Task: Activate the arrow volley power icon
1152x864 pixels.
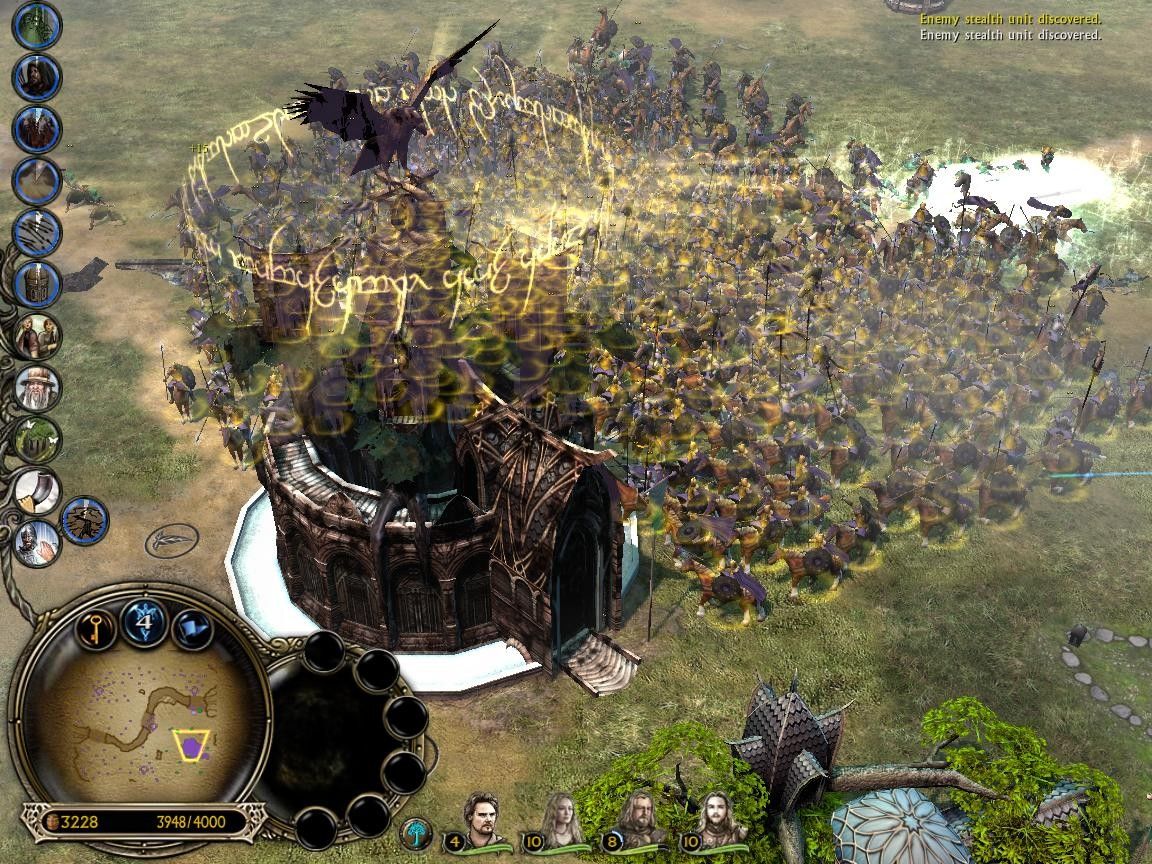Action: point(38,232)
